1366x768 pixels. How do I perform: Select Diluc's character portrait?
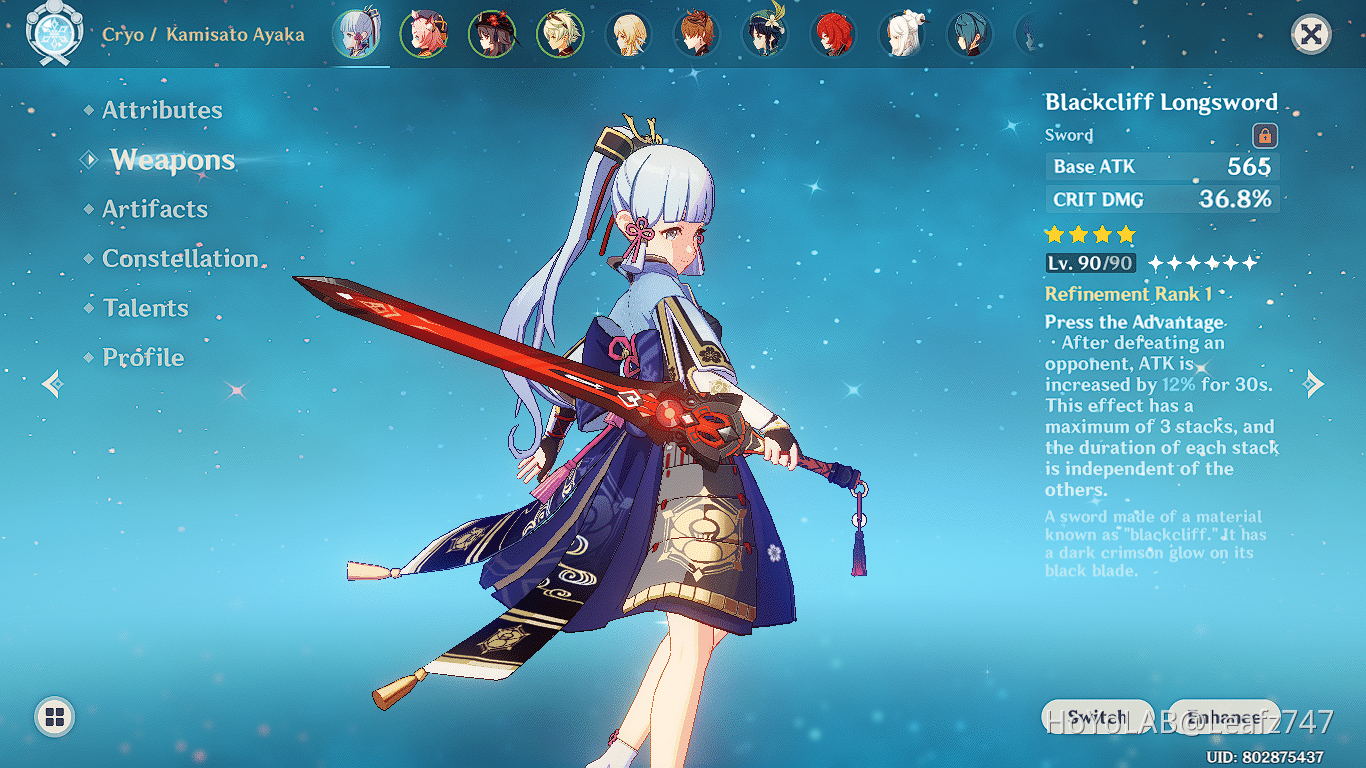click(832, 33)
